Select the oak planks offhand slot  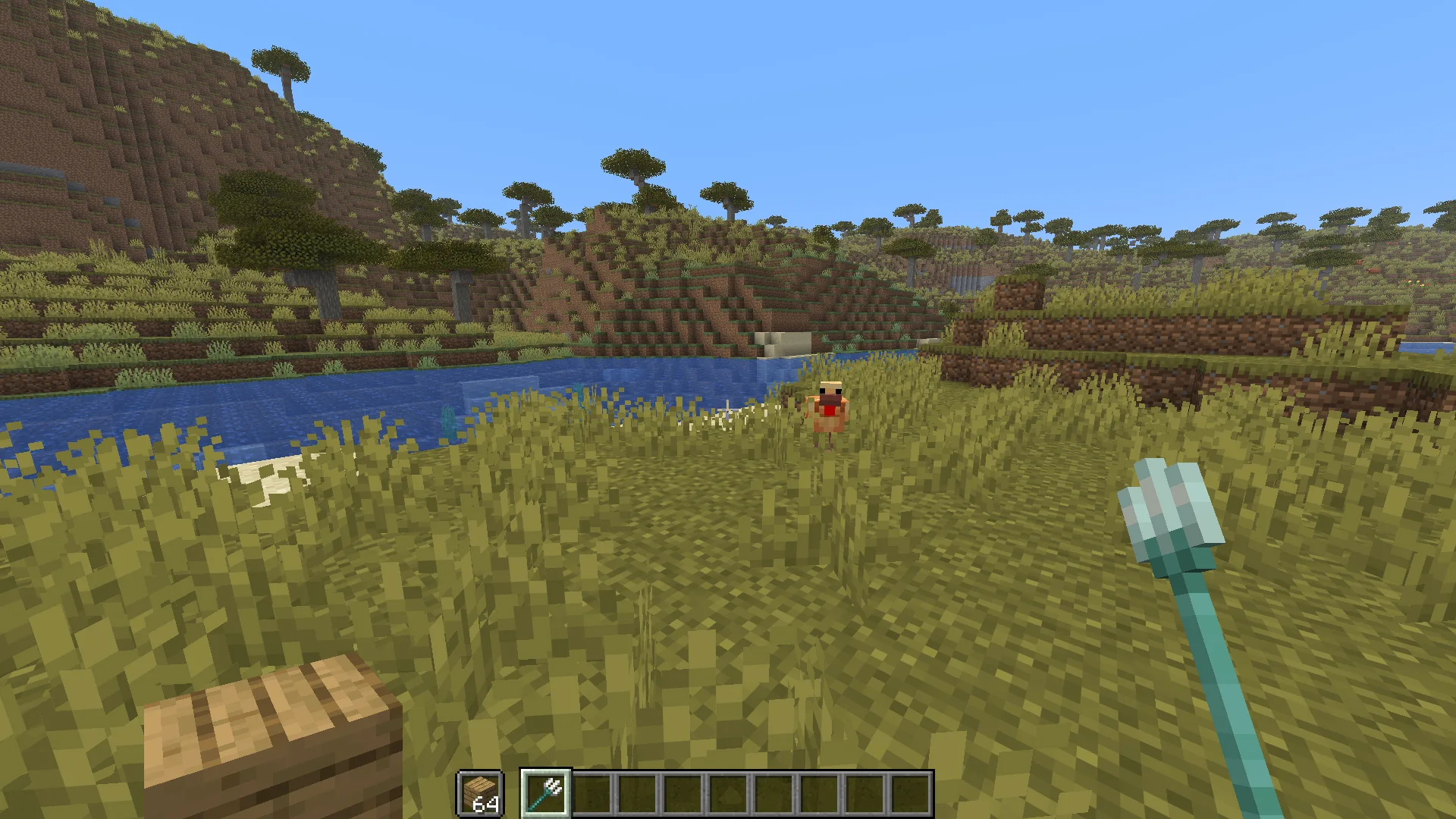pos(480,793)
